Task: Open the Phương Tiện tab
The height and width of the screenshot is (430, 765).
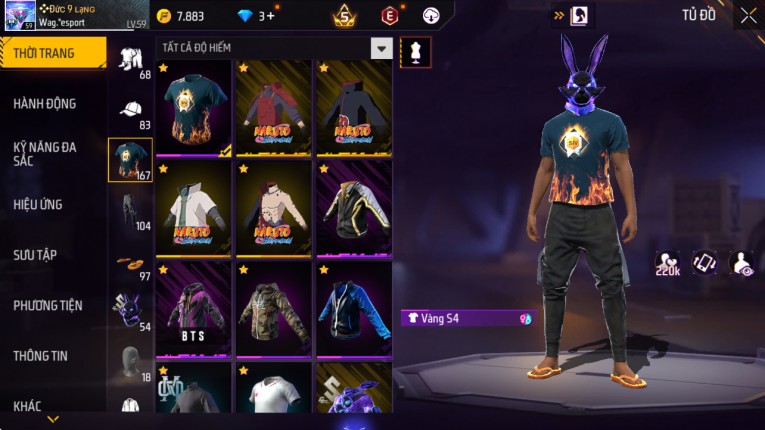Action: 48,305
